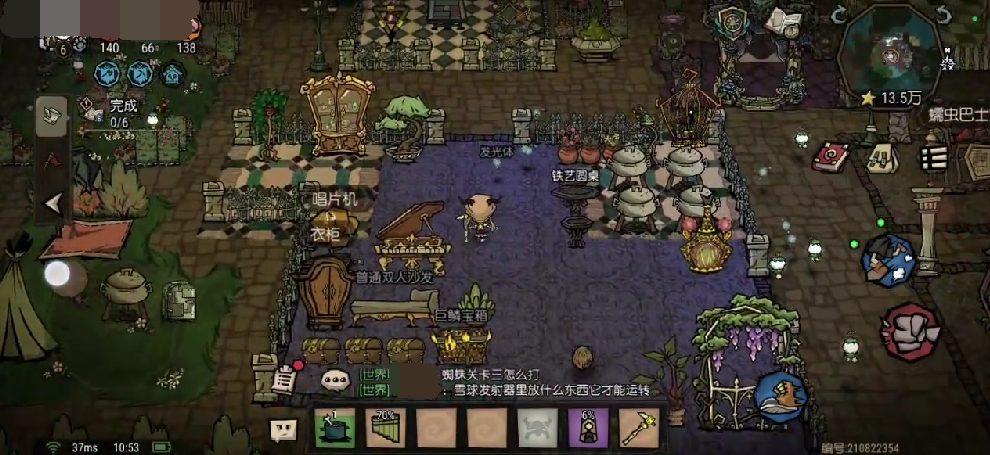Select the golden staff slot
990x455 pixels.
pyautogui.click(x=638, y=429)
